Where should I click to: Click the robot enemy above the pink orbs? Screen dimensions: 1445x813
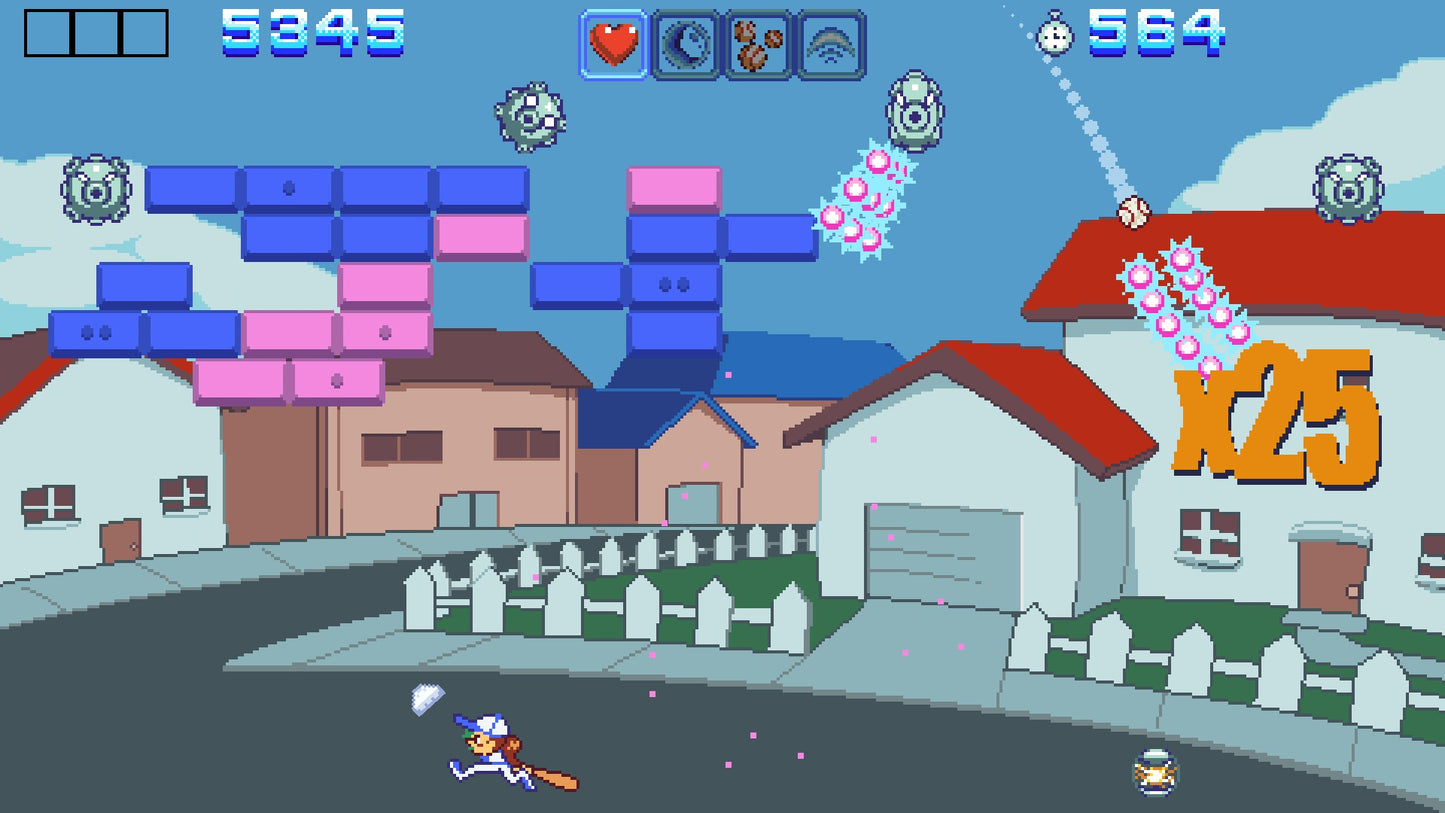(x=914, y=110)
